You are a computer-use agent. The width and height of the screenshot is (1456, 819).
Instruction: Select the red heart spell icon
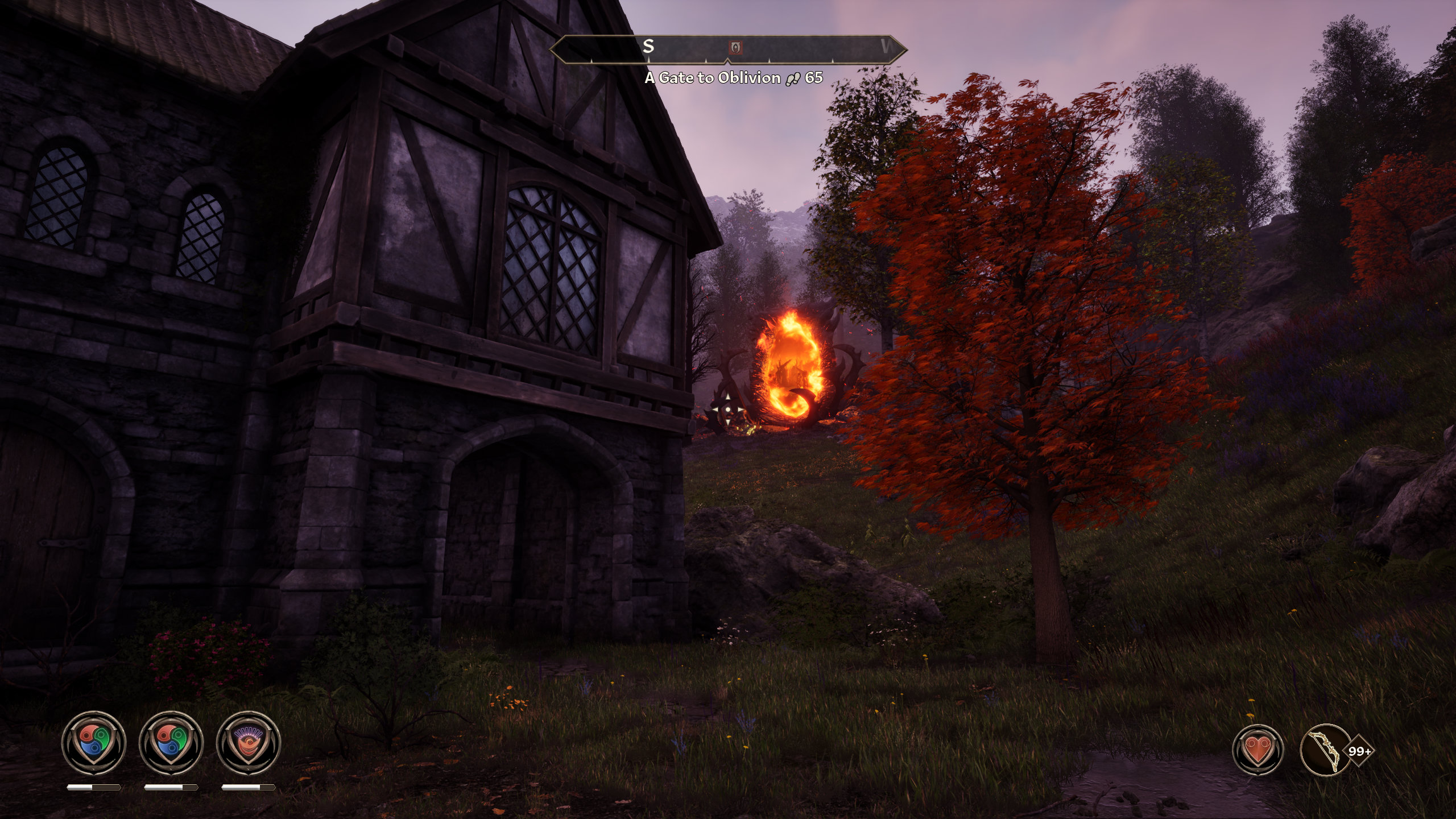(x=1258, y=751)
